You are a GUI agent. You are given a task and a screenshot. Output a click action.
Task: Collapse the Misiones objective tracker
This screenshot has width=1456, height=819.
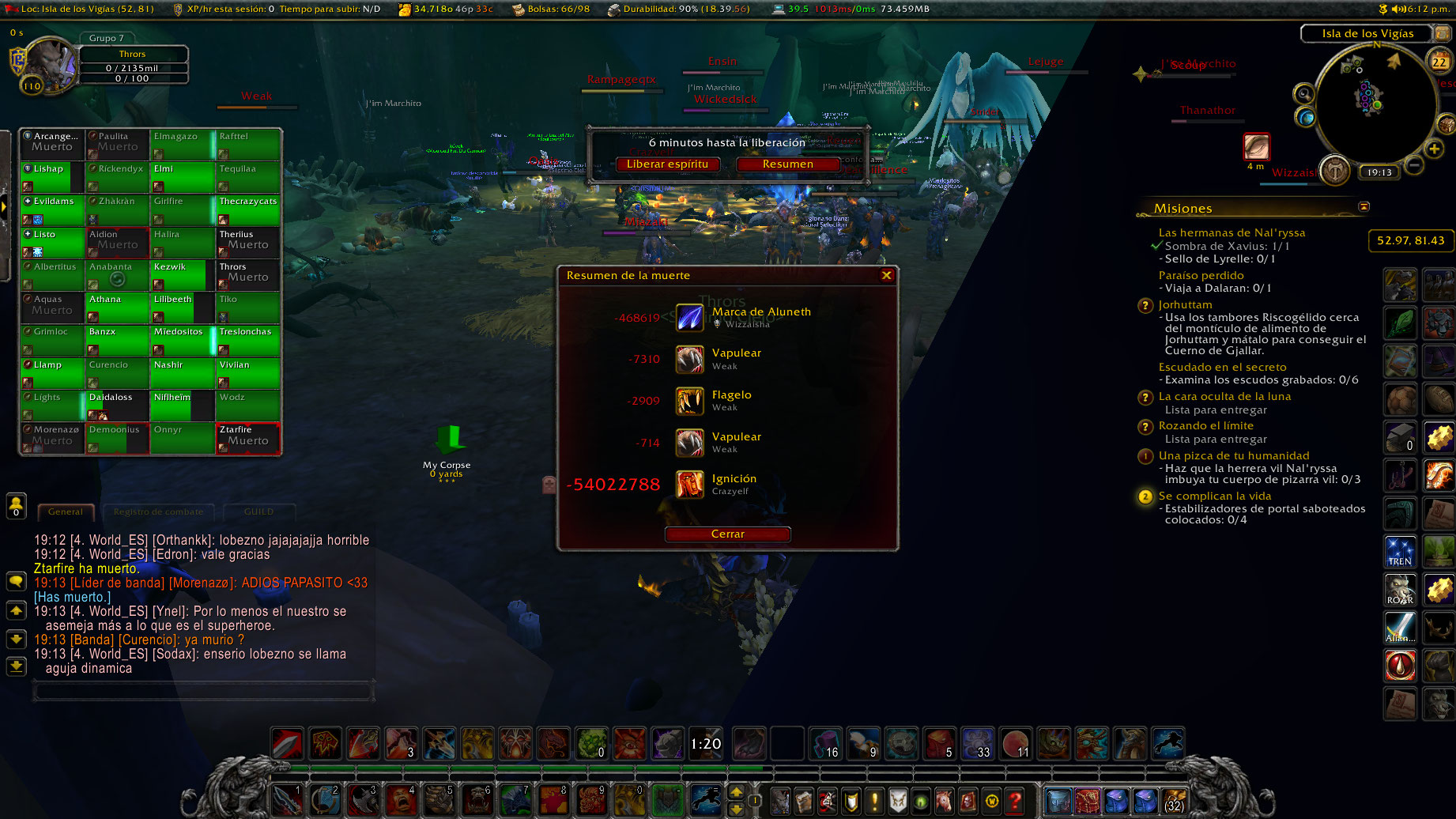click(x=1364, y=206)
